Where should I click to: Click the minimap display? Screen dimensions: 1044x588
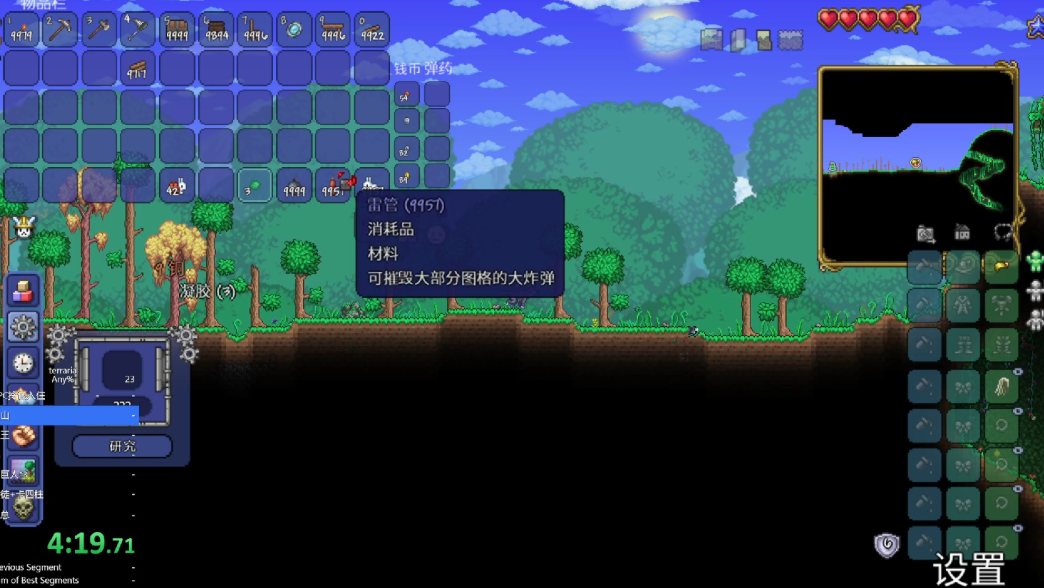(x=917, y=165)
